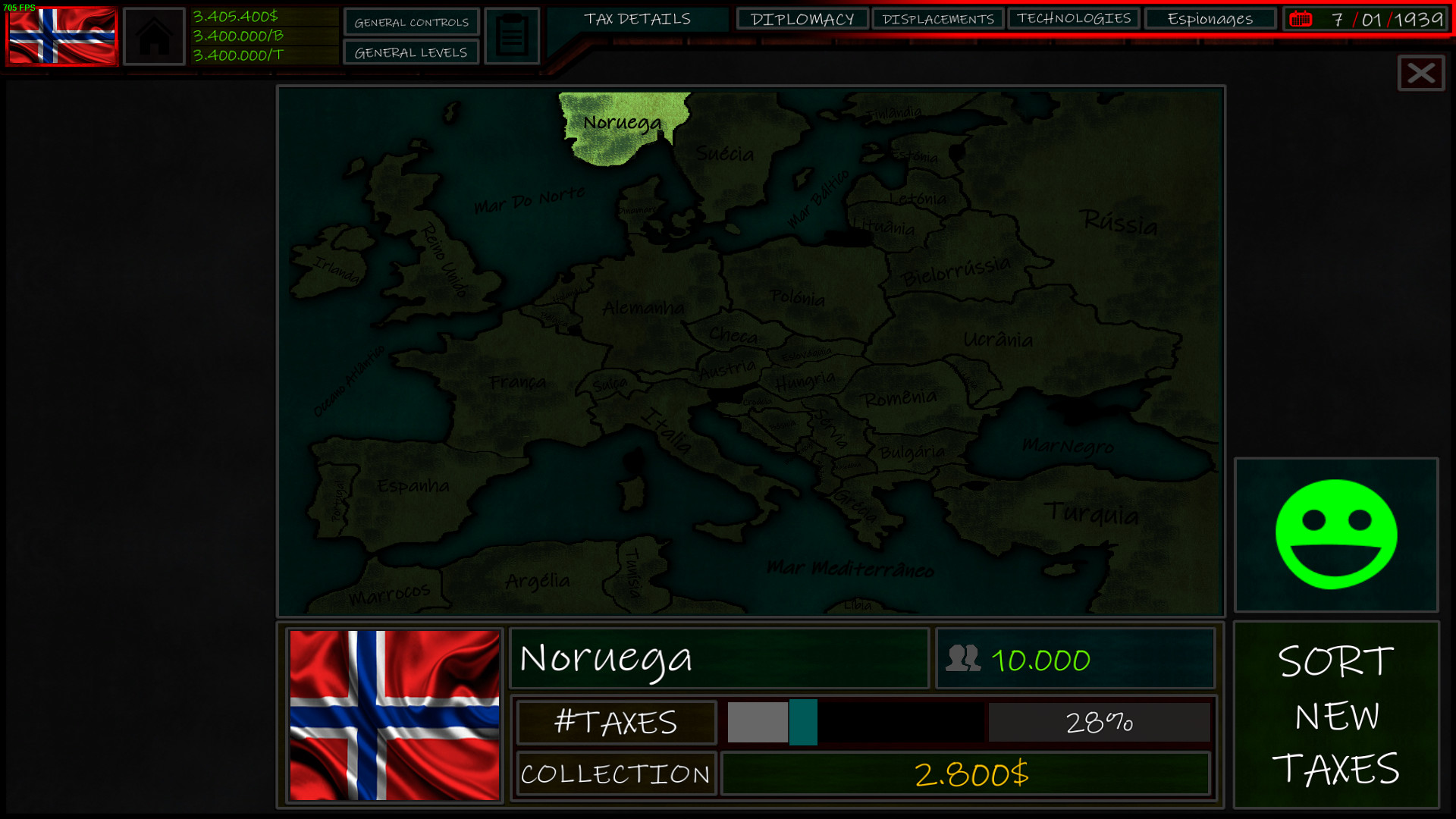The image size is (1456, 819).
Task: Click the #TAXES label toggle
Action: point(616,722)
